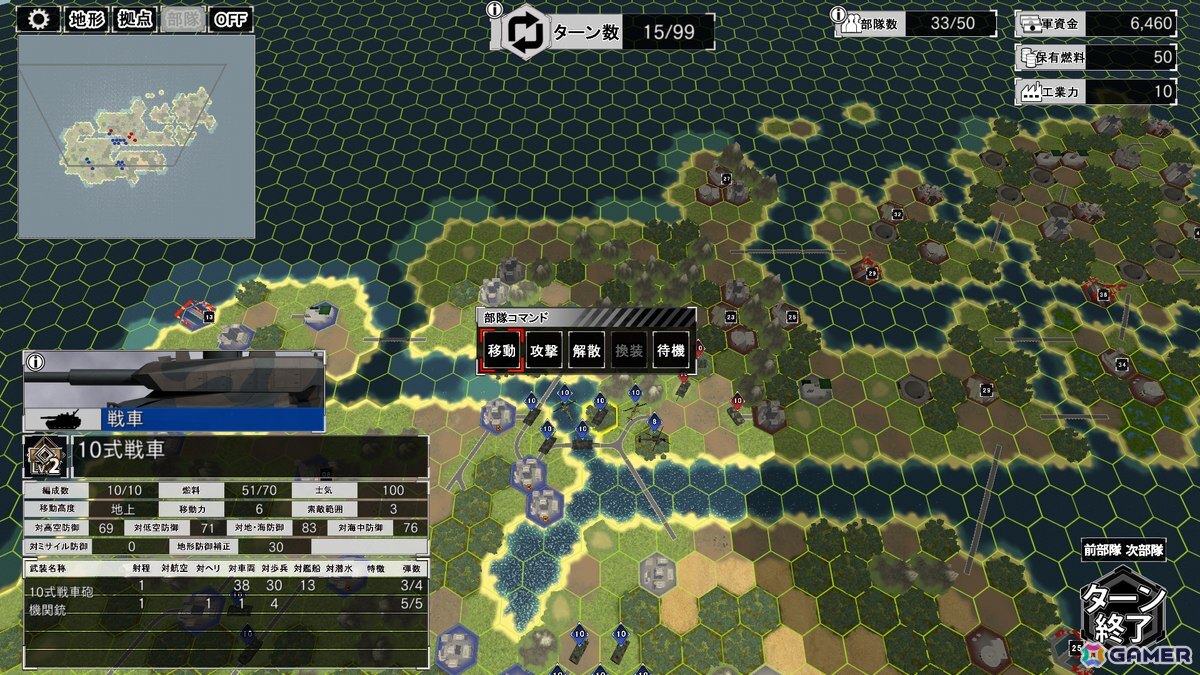The height and width of the screenshot is (675, 1200).
Task: End the turn with ターン終了
Action: coord(1125,613)
